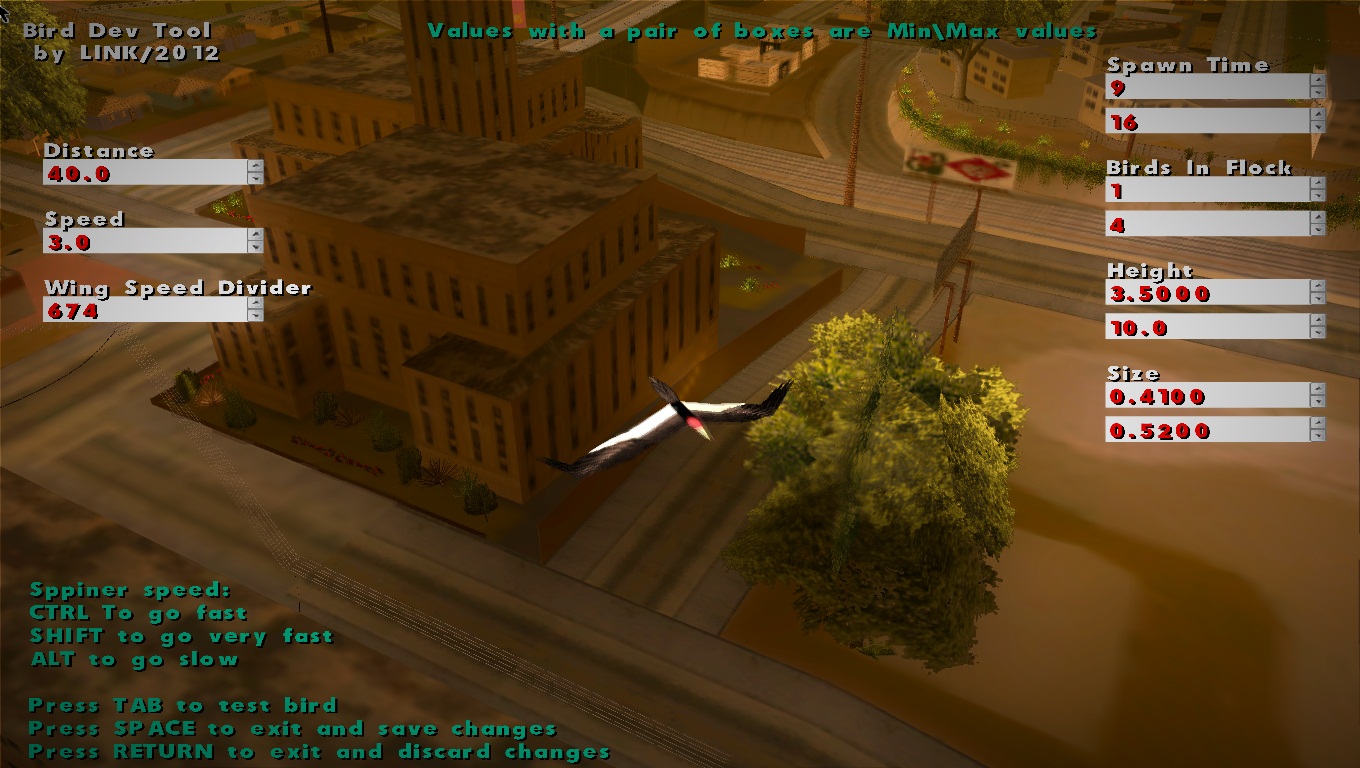Viewport: 1360px width, 768px height.
Task: Select the Distance input field showing 40.0
Action: [140, 171]
